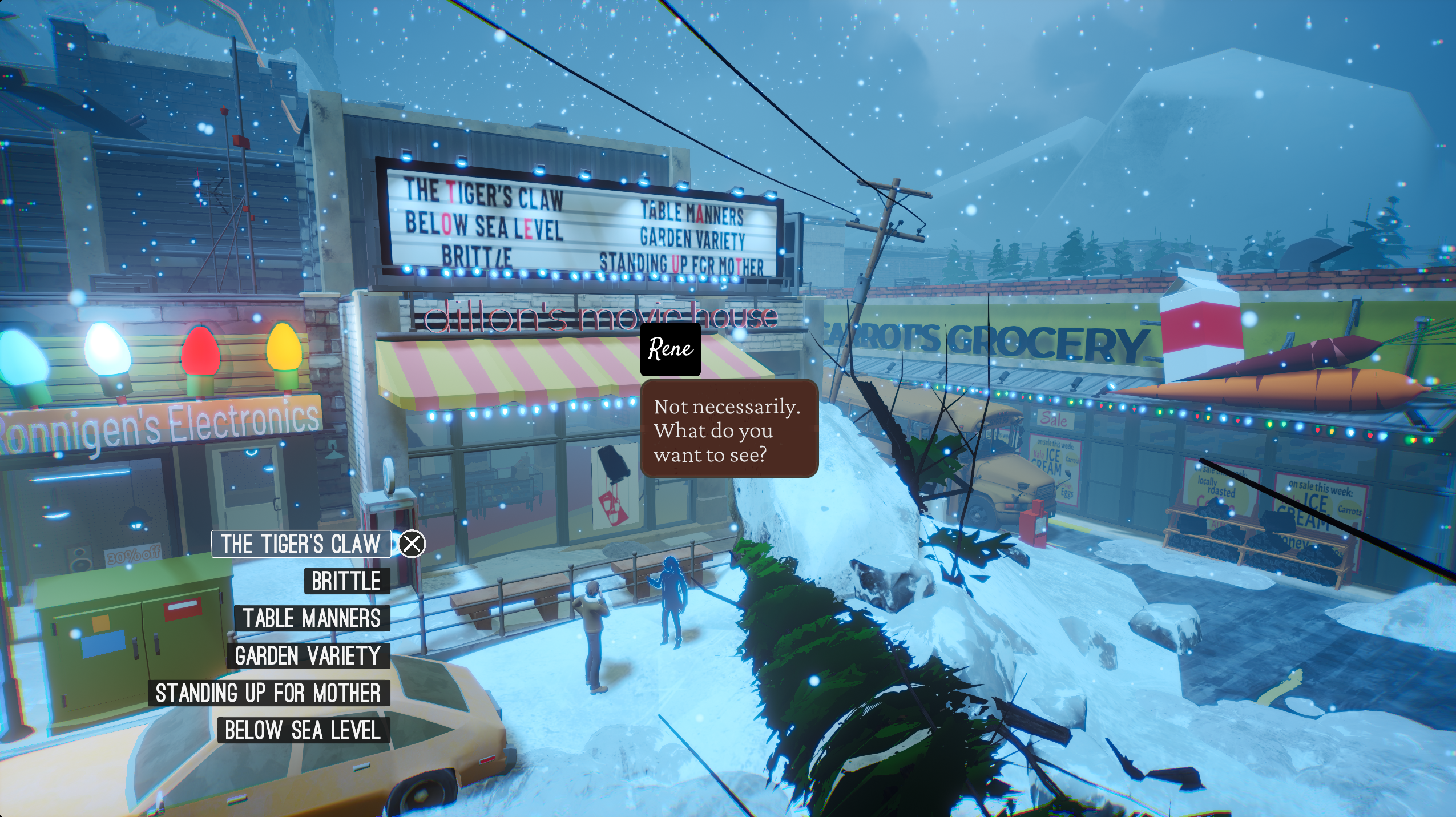
Task: Pick Table Manners from the list
Action: click(312, 618)
